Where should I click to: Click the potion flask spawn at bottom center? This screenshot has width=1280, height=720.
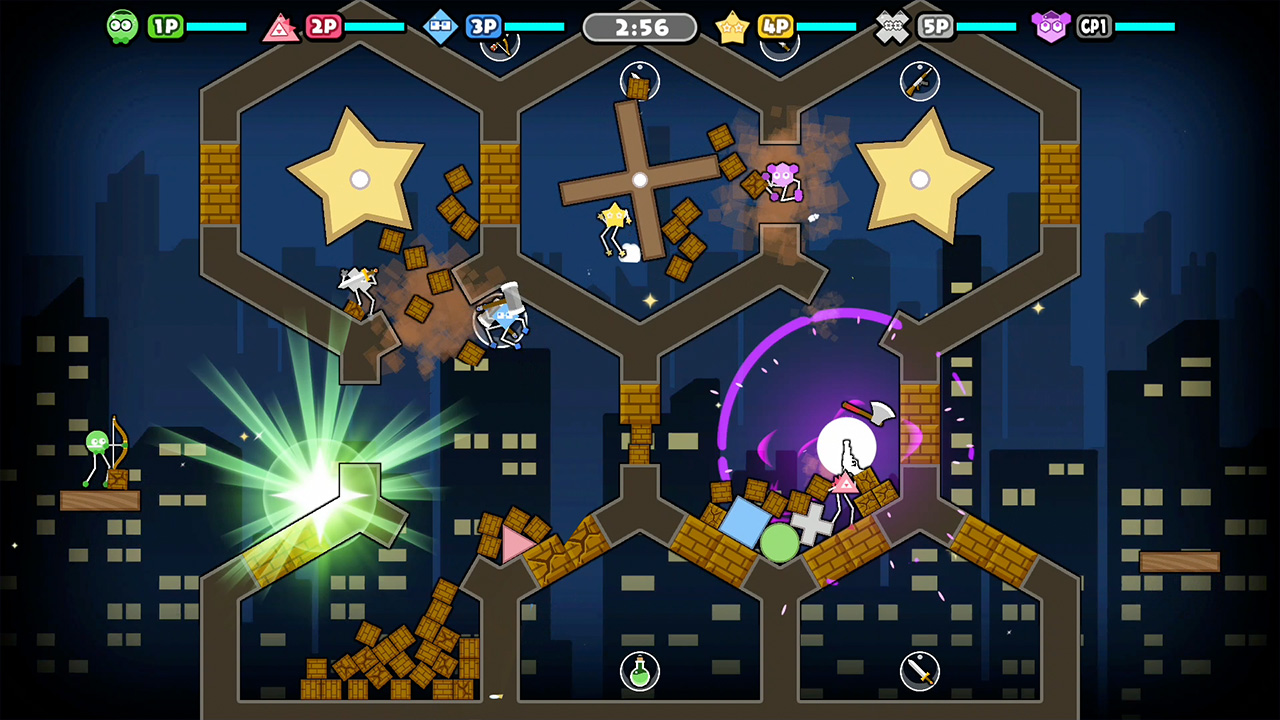(640, 673)
